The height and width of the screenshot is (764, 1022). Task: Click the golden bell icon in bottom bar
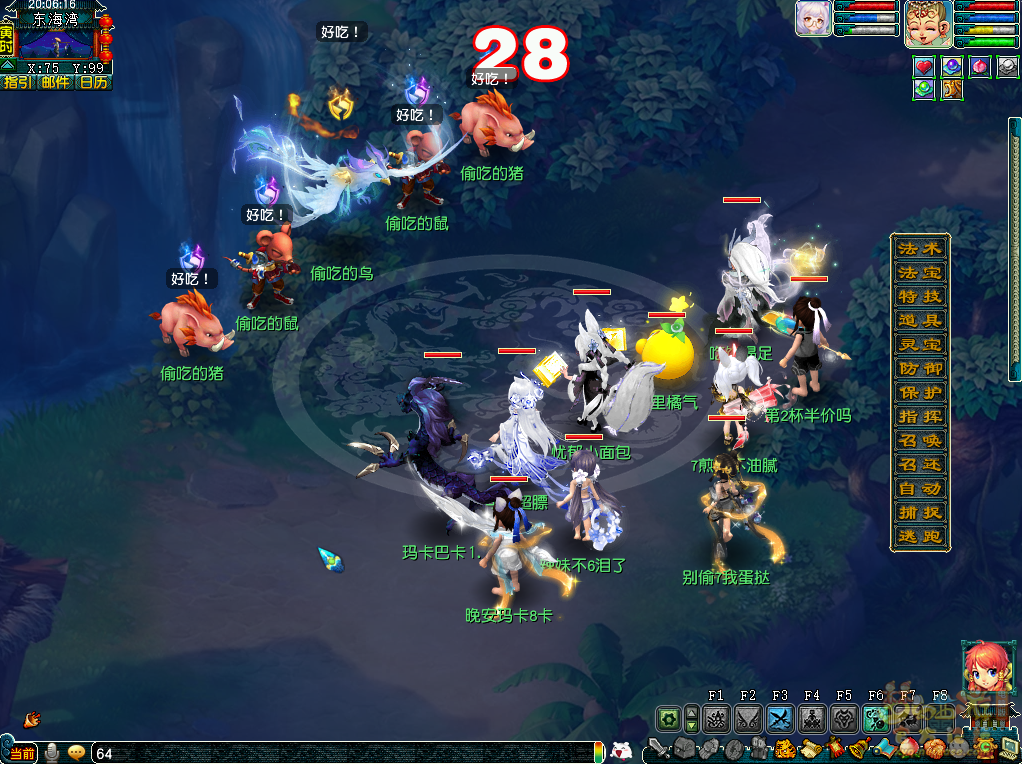(x=858, y=748)
